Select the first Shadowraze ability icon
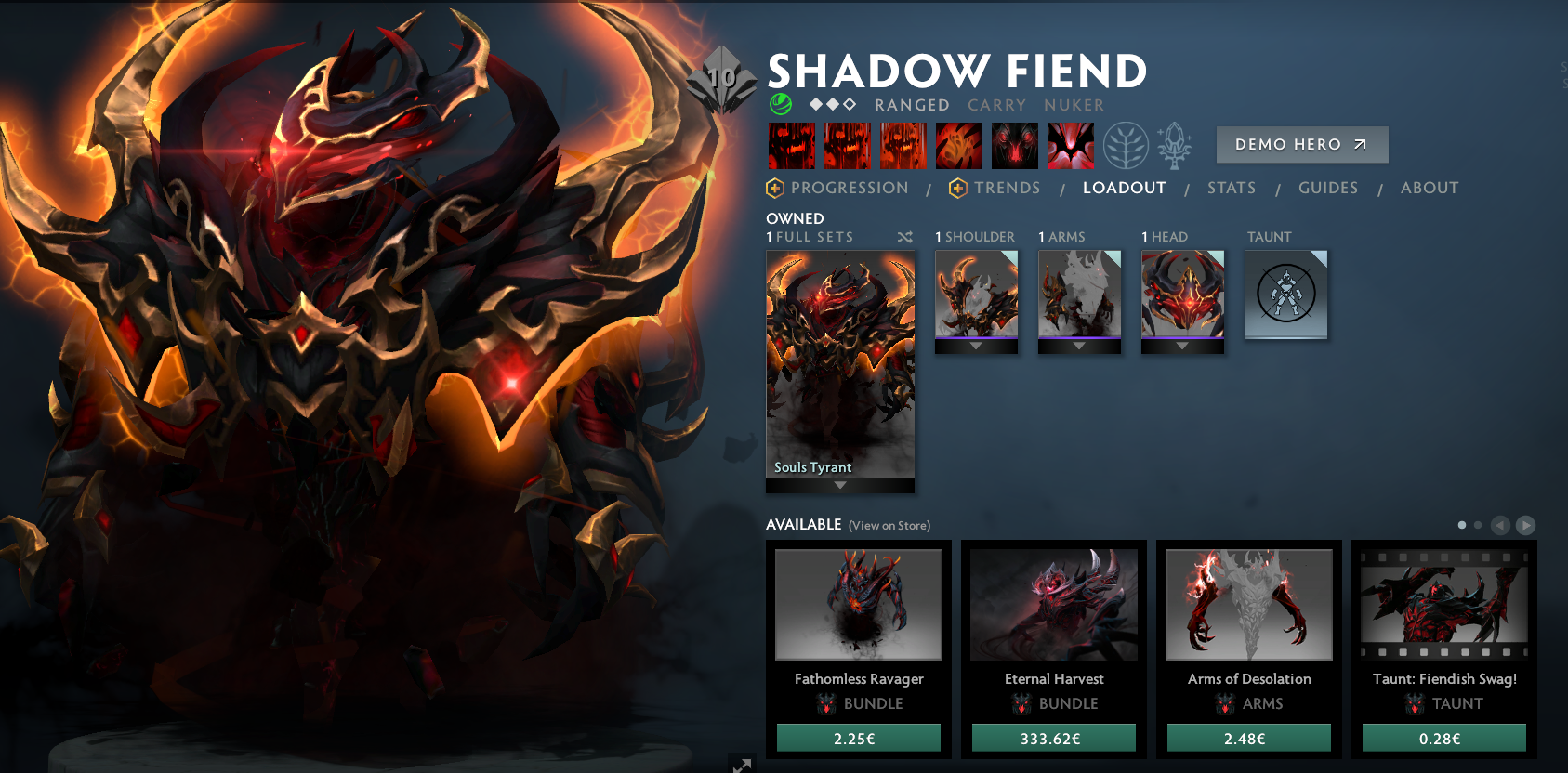The height and width of the screenshot is (773, 1568). (x=792, y=146)
